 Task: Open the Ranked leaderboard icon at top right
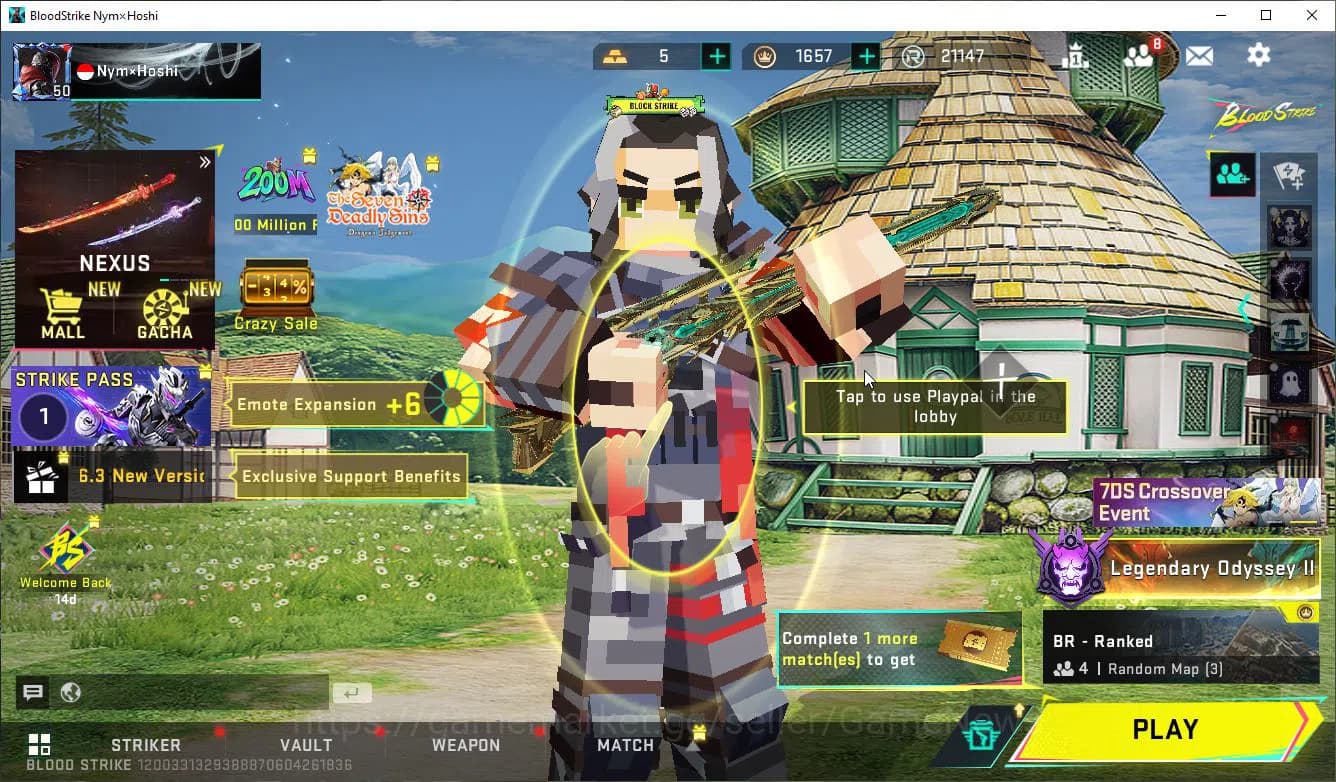(1077, 56)
